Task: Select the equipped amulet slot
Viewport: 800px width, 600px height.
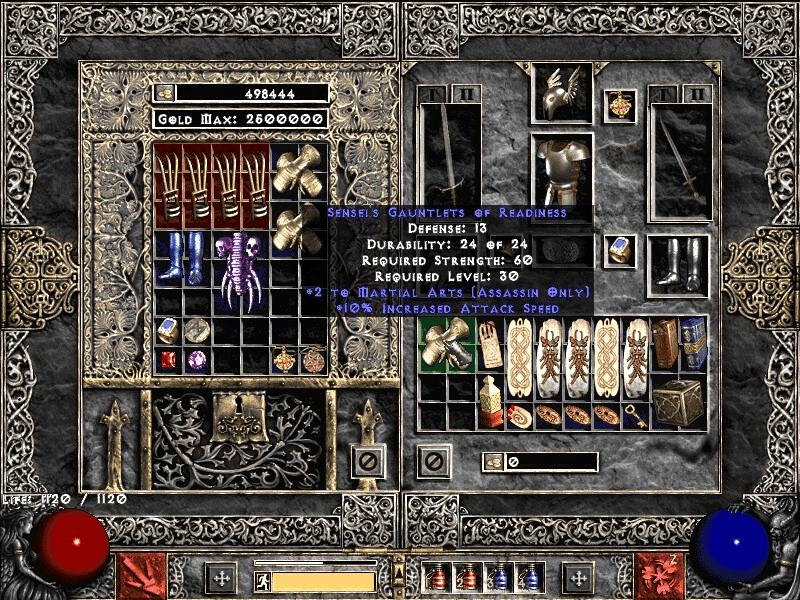Action: tap(619, 106)
